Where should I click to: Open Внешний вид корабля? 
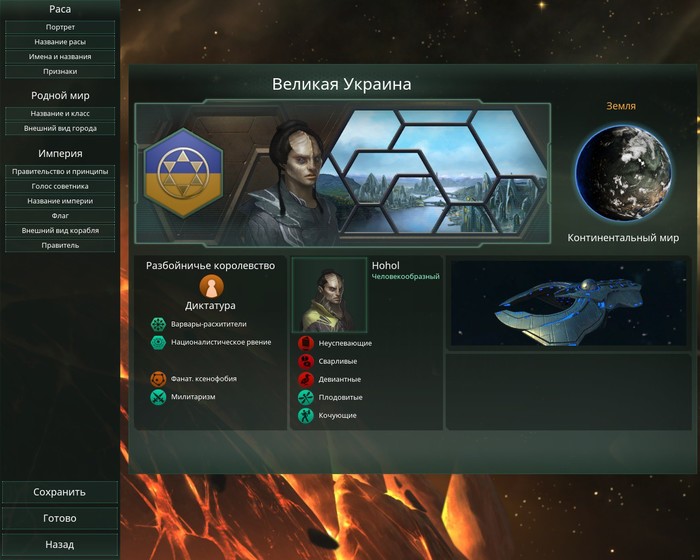click(60, 231)
